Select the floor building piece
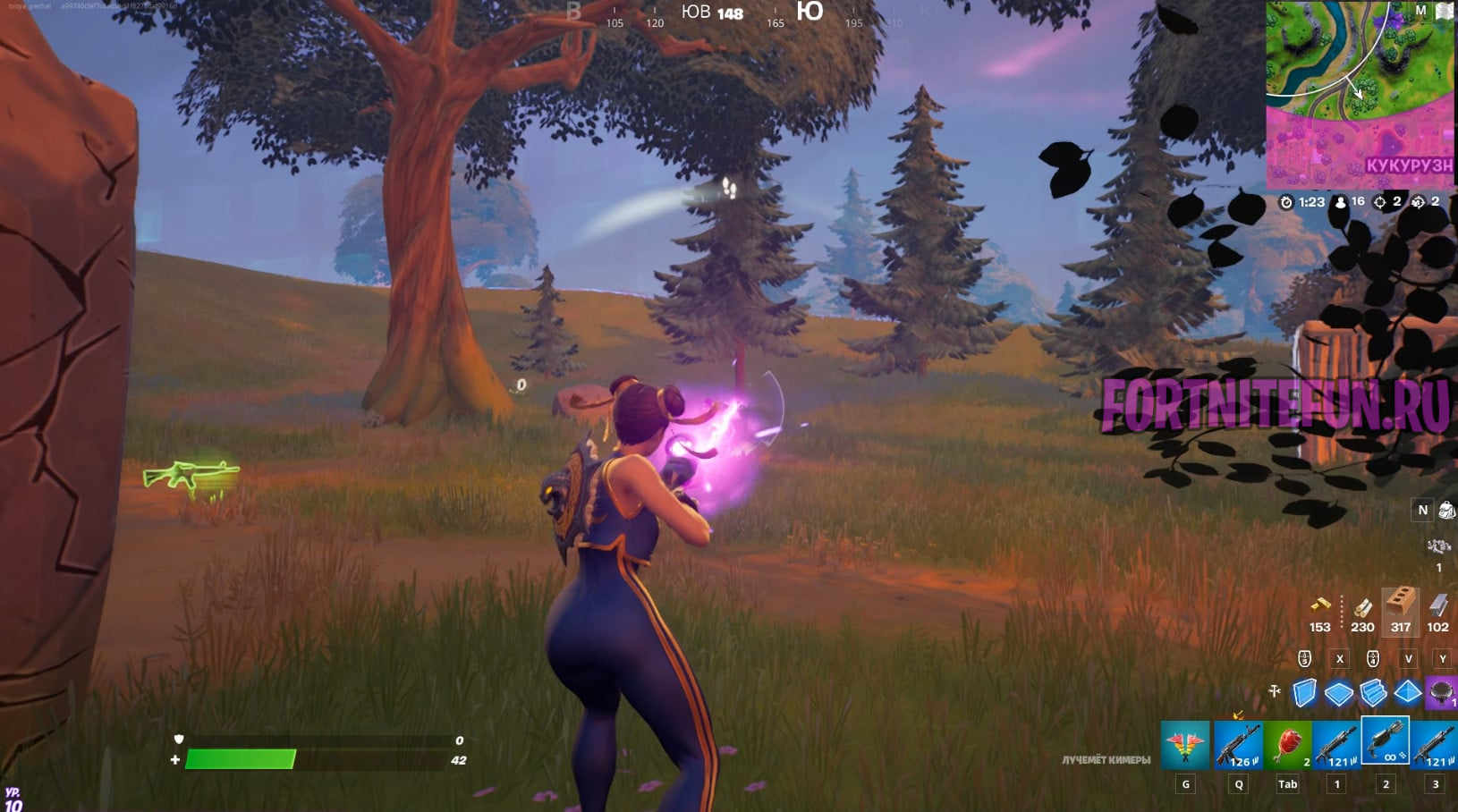This screenshot has width=1458, height=812. coord(1339,693)
